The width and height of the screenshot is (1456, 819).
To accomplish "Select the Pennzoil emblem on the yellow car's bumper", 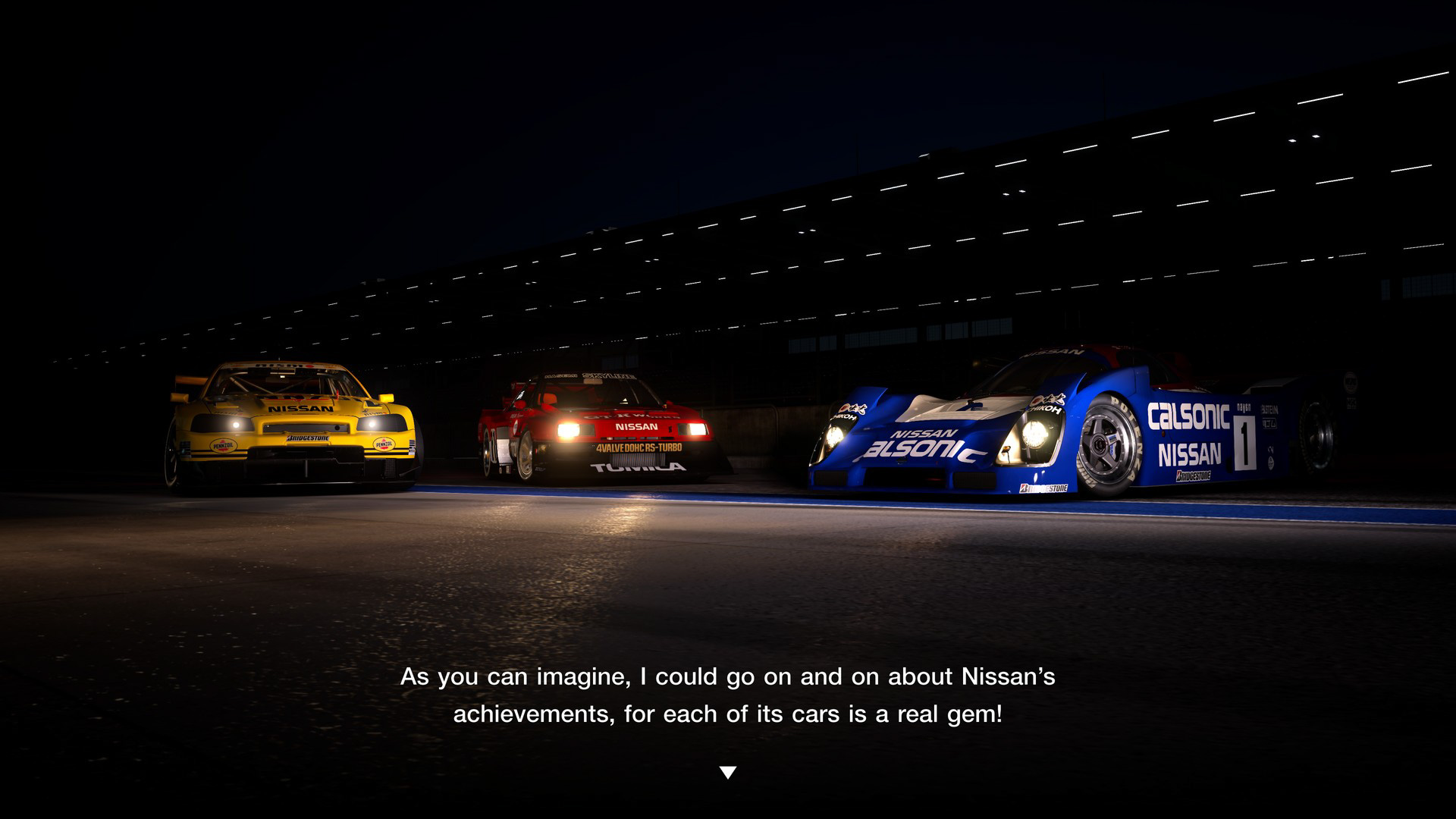I will coord(224,444).
